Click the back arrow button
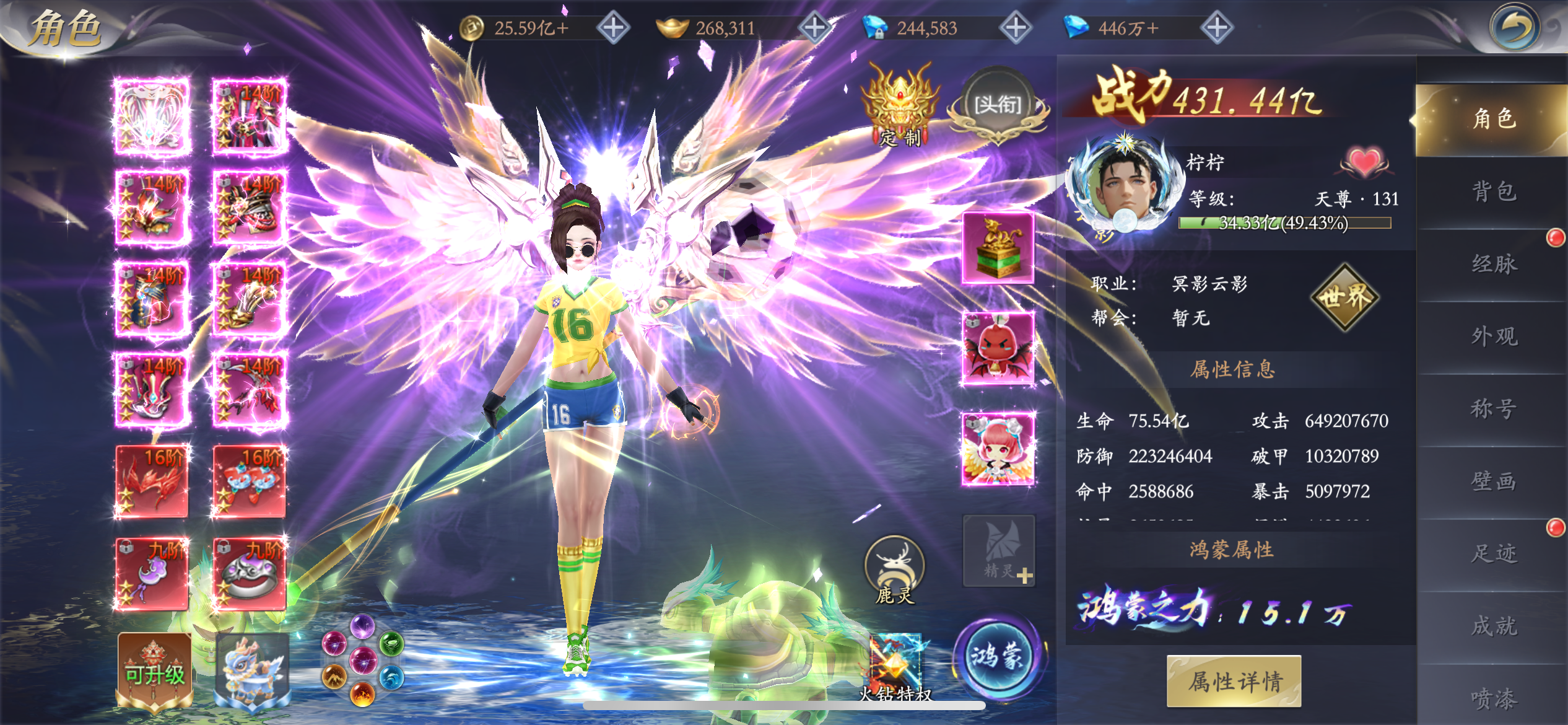 (x=1514, y=28)
